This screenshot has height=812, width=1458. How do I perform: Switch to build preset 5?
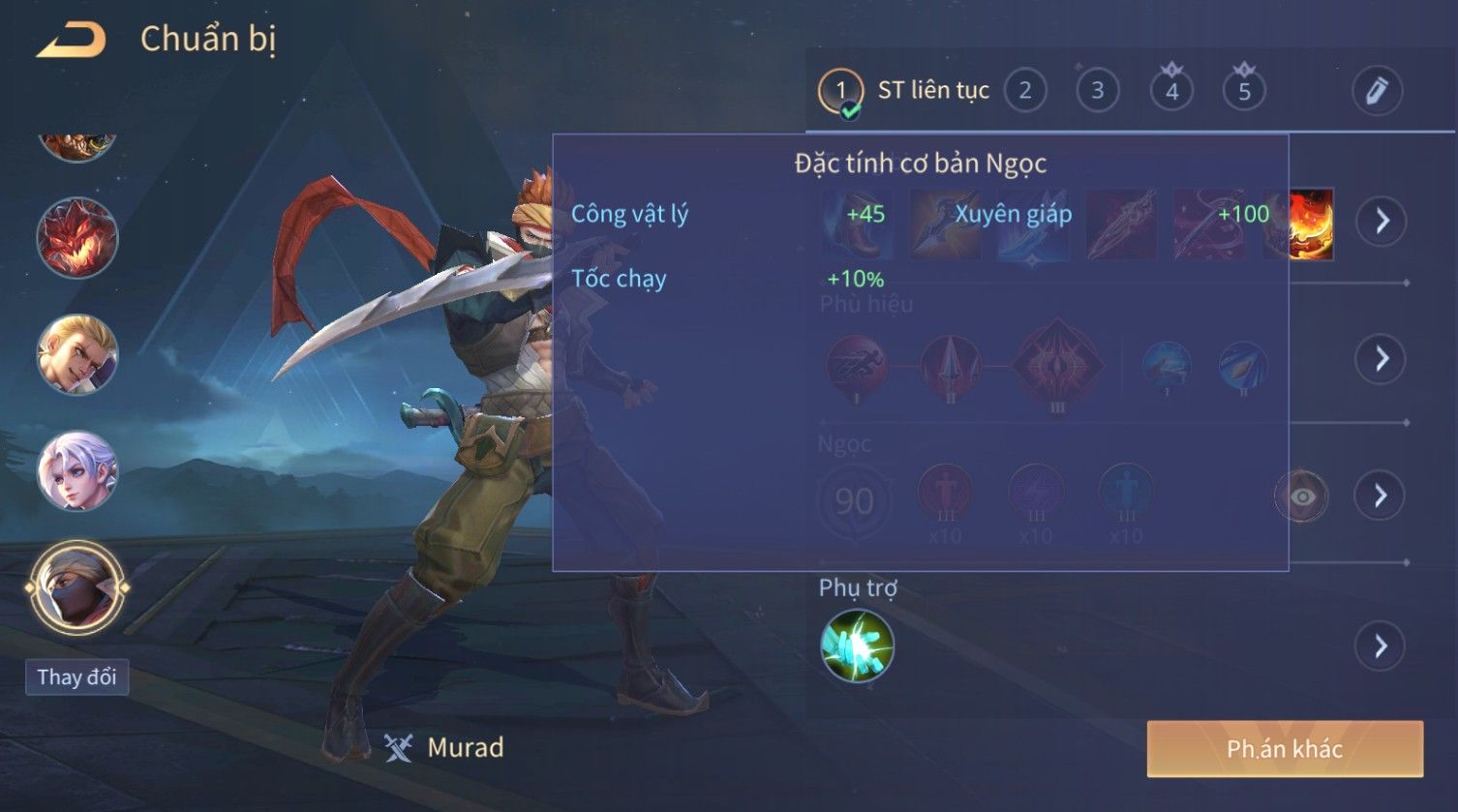pos(1244,91)
